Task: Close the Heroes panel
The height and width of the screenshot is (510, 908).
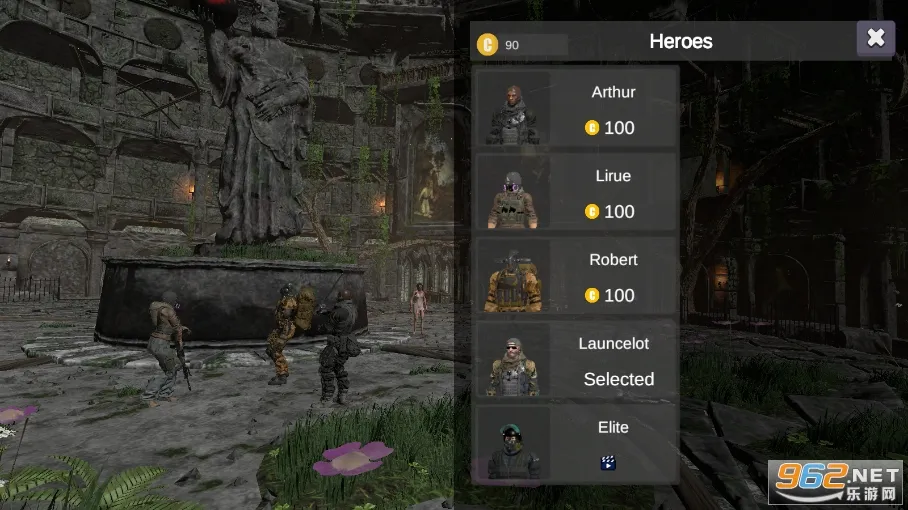Action: click(875, 38)
